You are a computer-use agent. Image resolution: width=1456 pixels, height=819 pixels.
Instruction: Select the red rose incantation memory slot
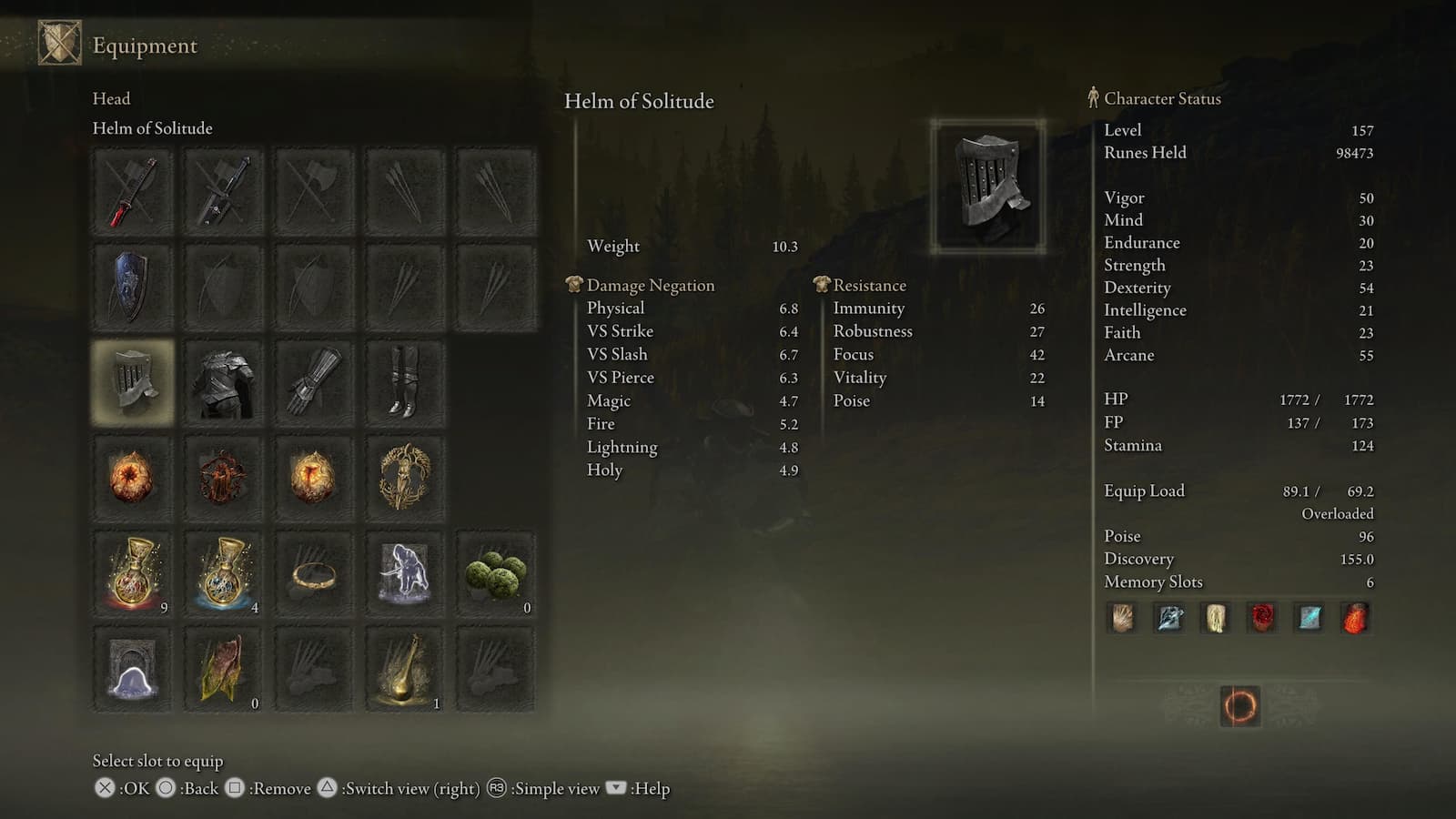pyautogui.click(x=1260, y=618)
